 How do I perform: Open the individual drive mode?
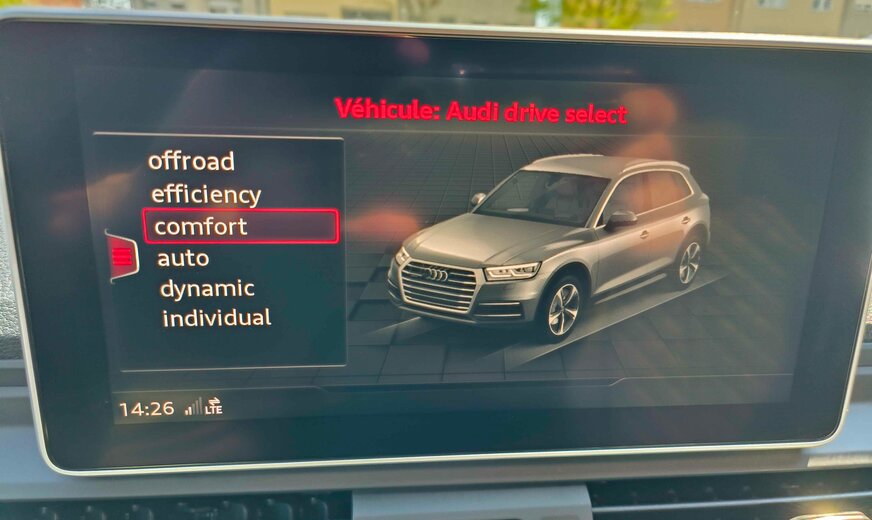click(216, 318)
